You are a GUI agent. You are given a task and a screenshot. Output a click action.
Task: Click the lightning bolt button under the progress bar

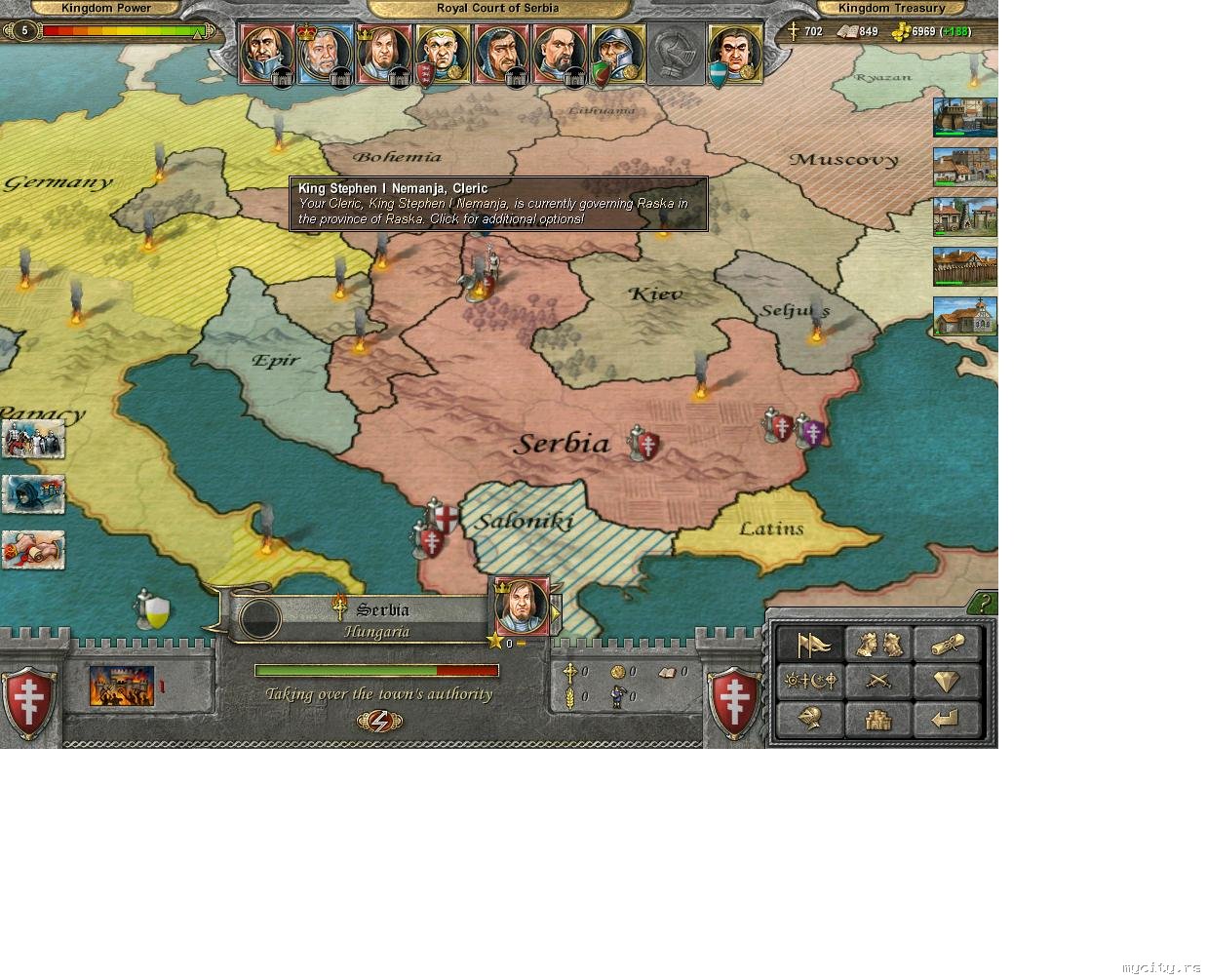pos(379,721)
